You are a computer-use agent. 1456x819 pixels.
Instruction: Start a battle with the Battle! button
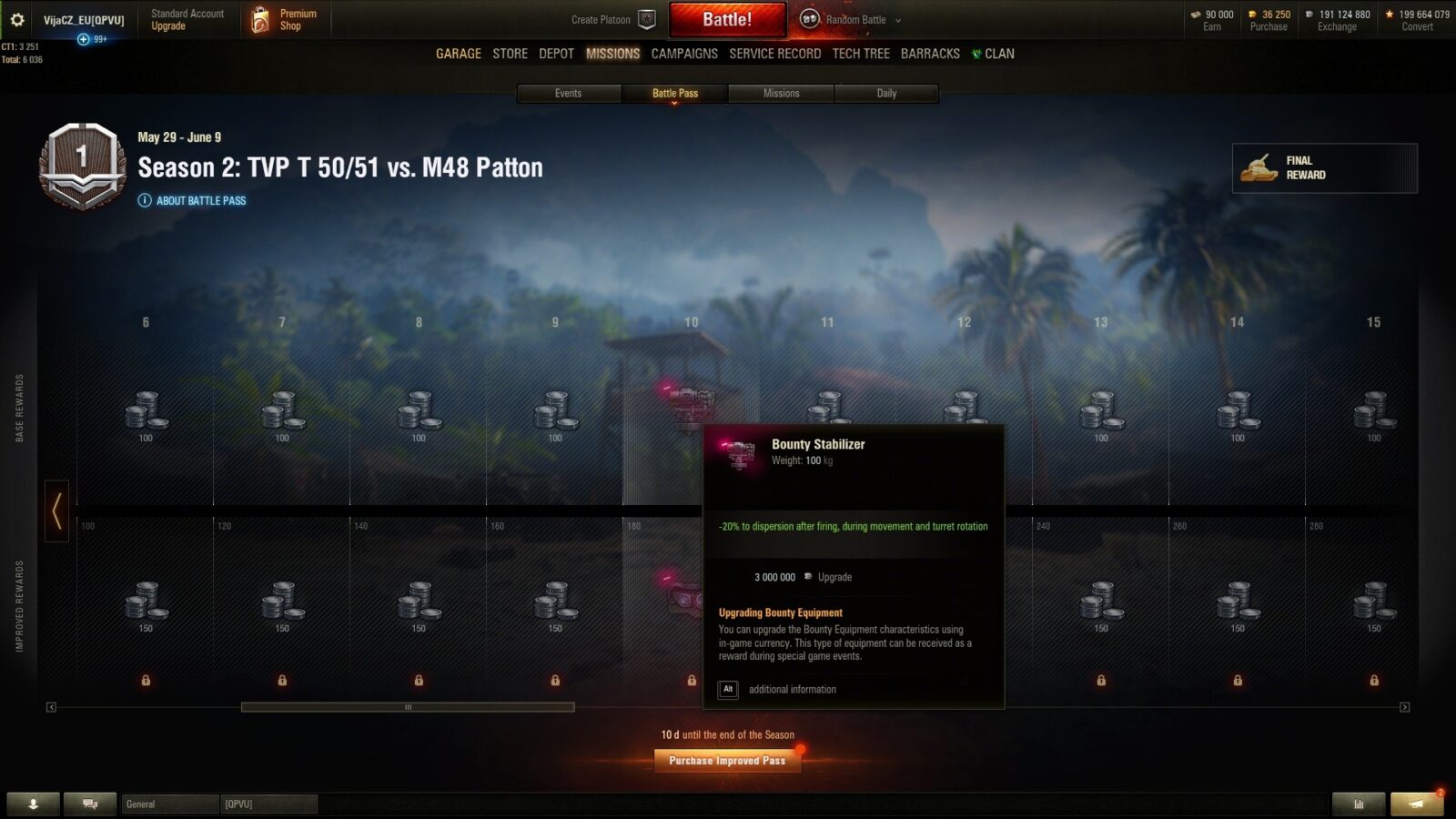727,19
